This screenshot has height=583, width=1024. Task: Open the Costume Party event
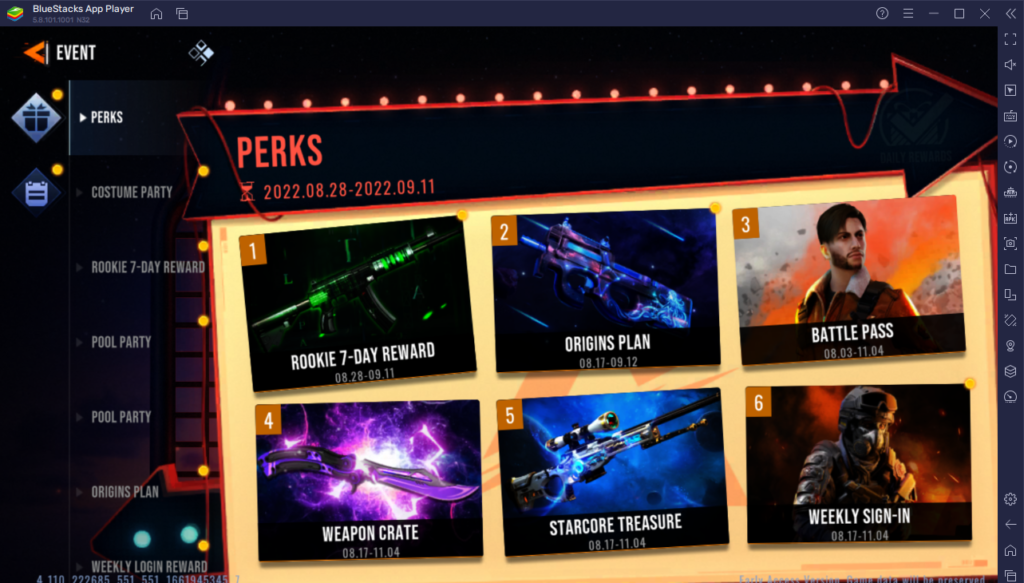(131, 192)
